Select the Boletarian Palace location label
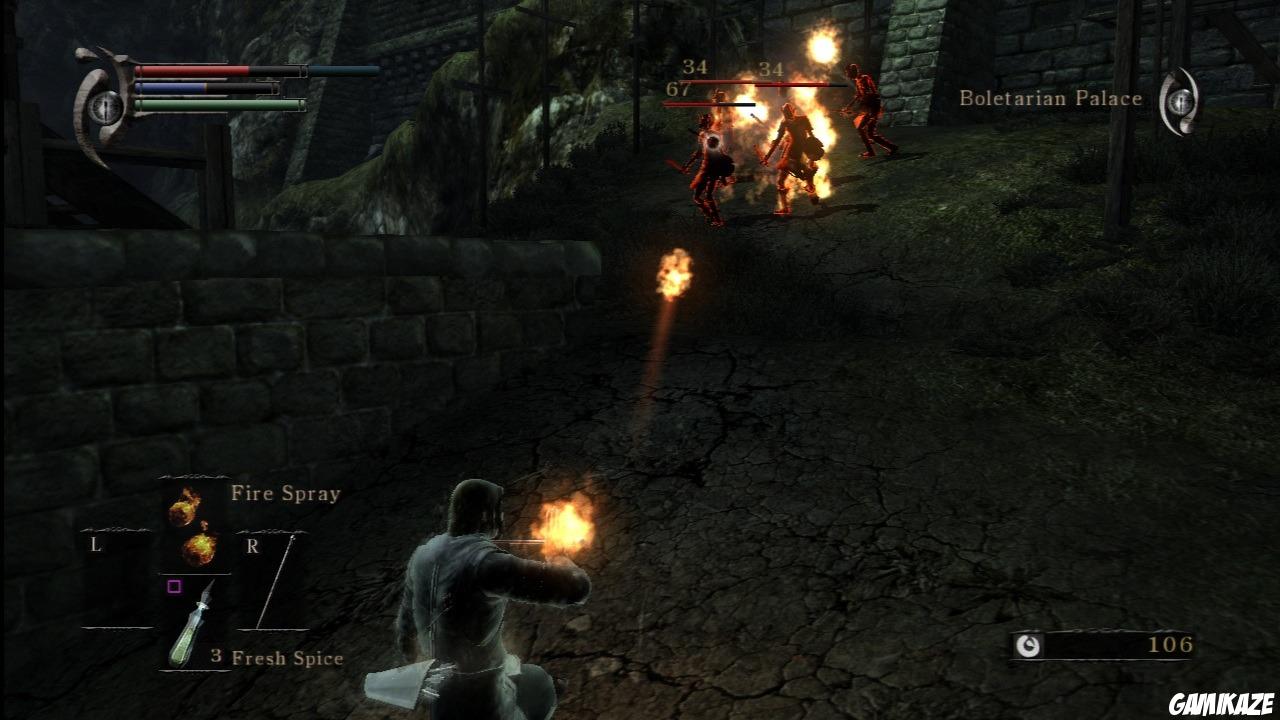1280x720 pixels. [x=1050, y=98]
